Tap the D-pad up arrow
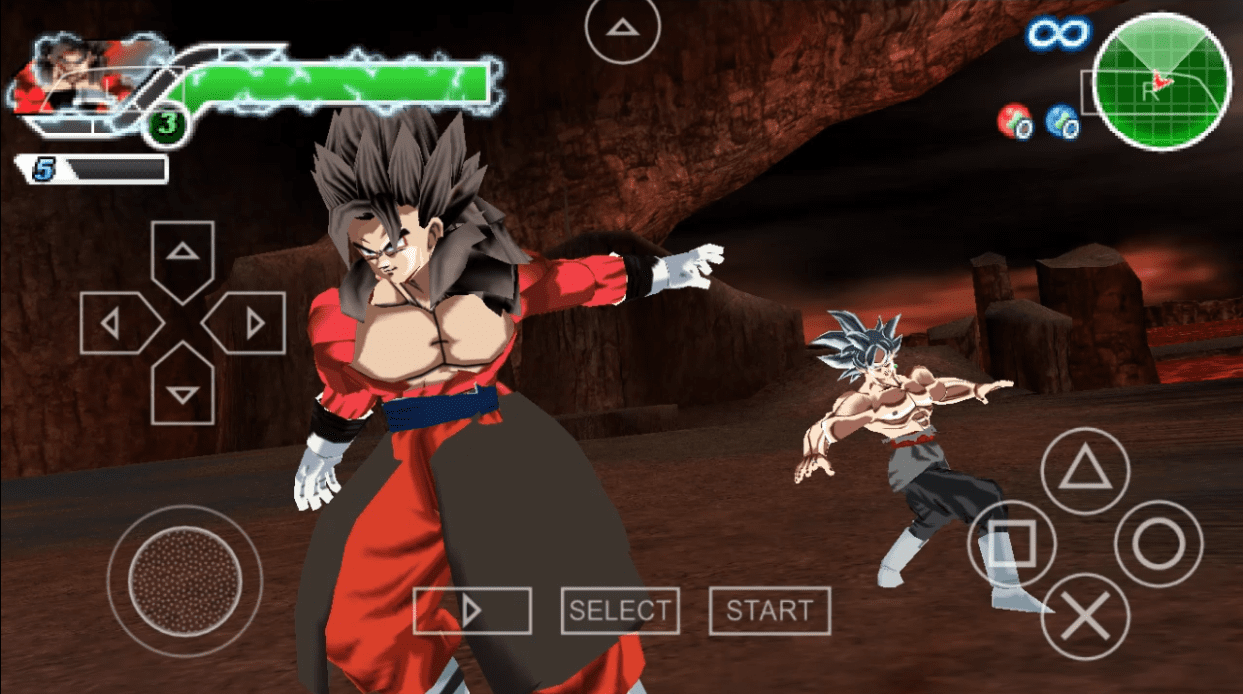The width and height of the screenshot is (1243, 694). coord(182,254)
